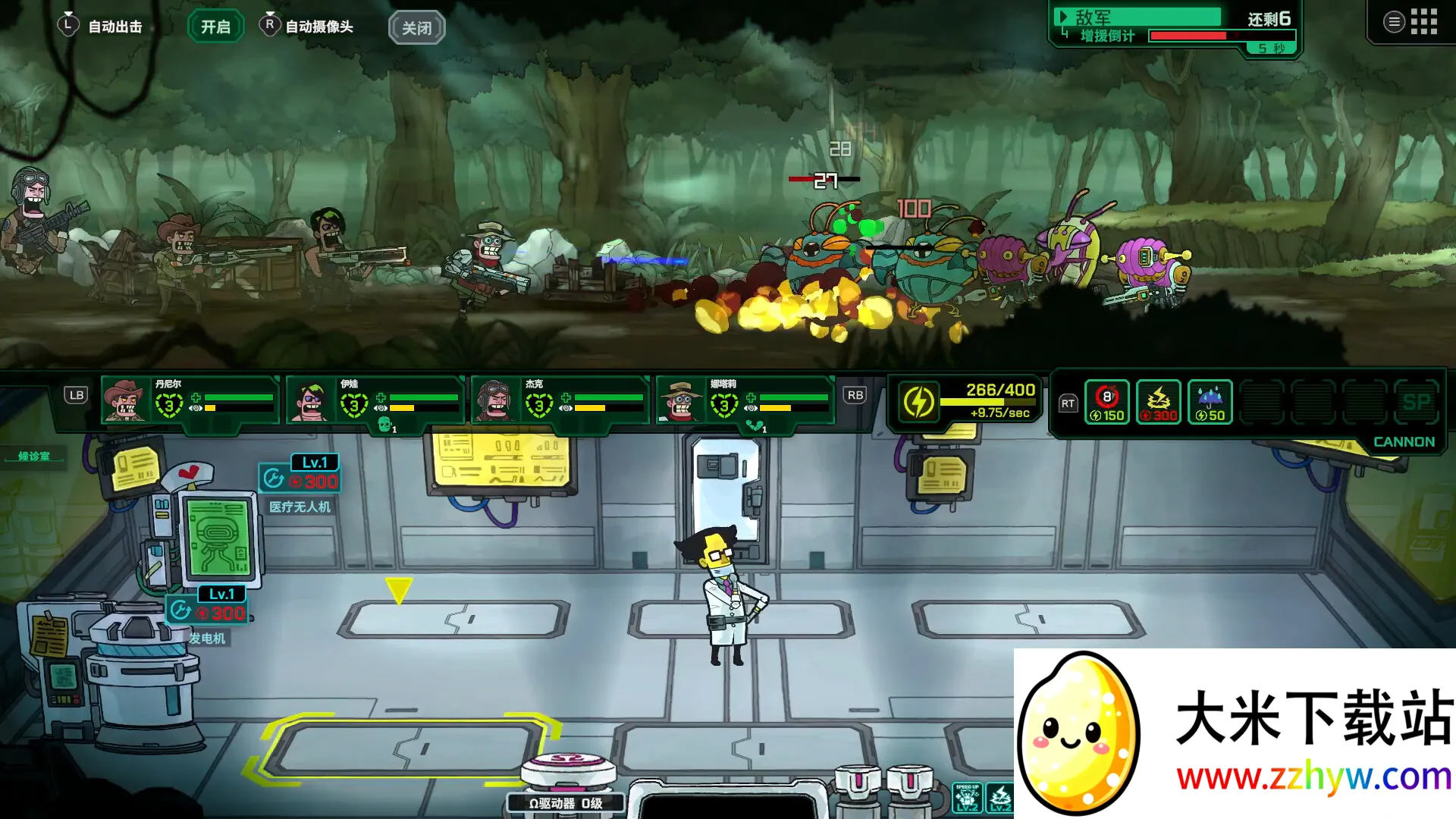
Task: Use the 300-cost explosion cannon skill
Action: point(1158,401)
